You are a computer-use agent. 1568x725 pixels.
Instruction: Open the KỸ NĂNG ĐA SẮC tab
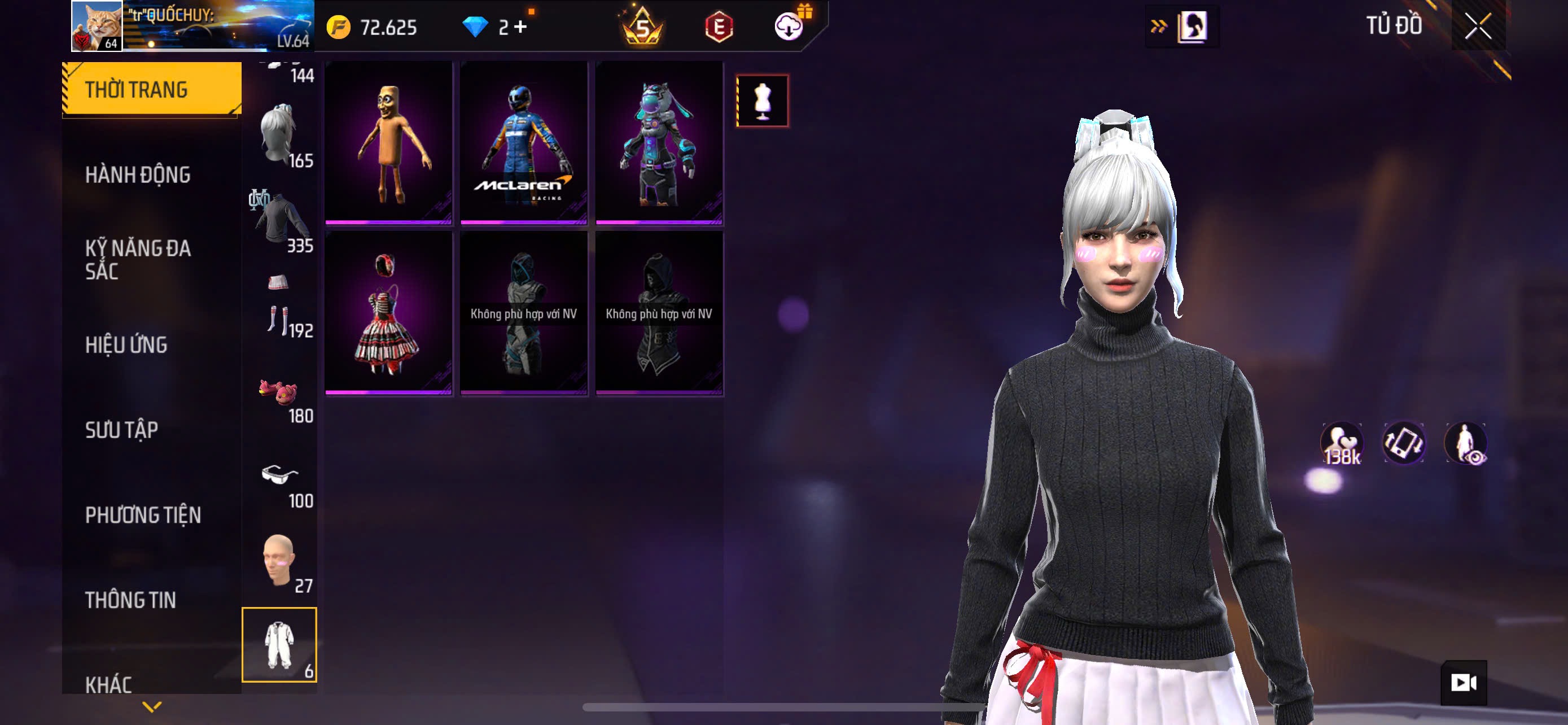tap(138, 259)
